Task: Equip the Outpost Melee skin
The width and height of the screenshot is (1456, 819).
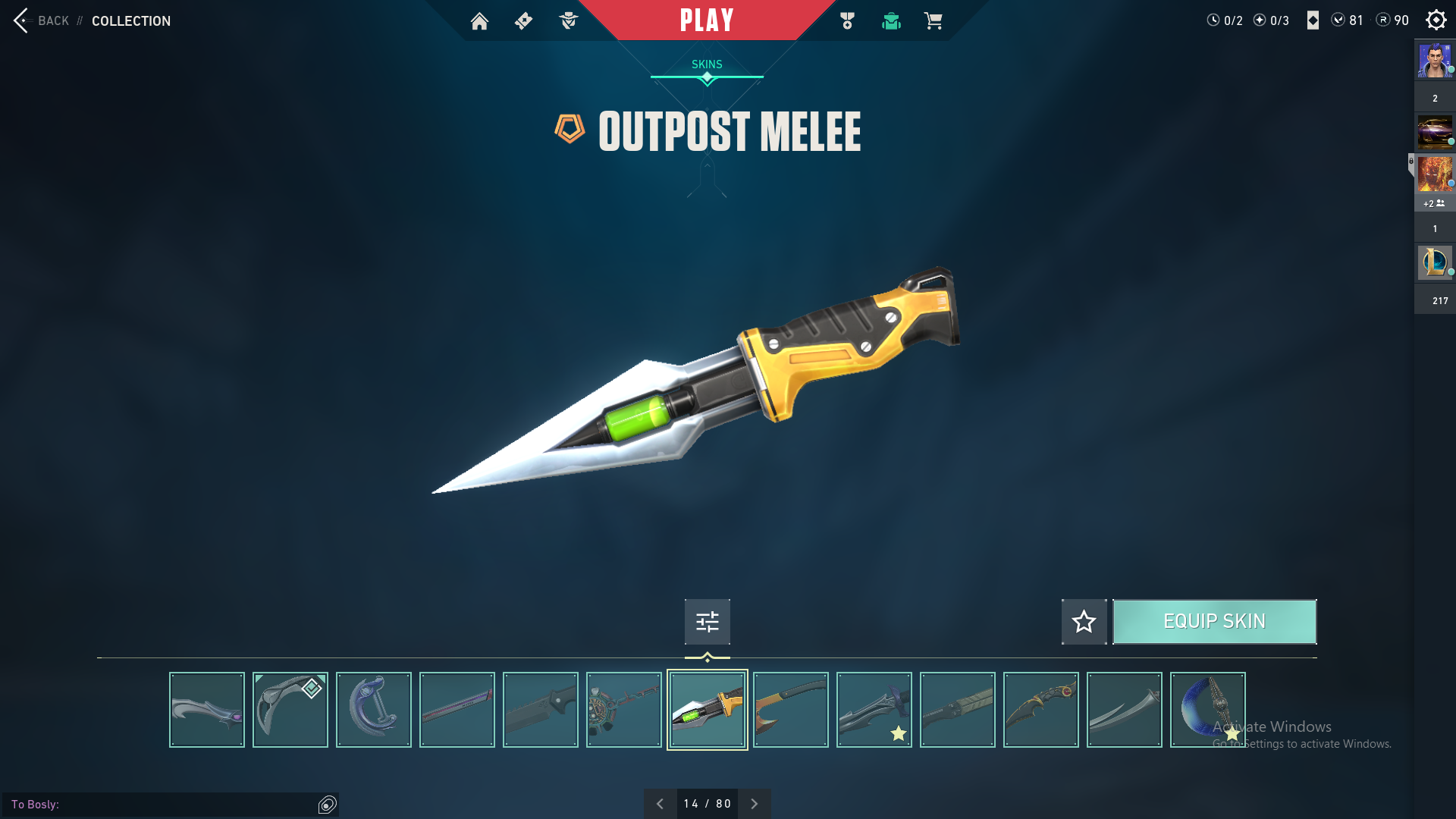Action: point(1214,622)
